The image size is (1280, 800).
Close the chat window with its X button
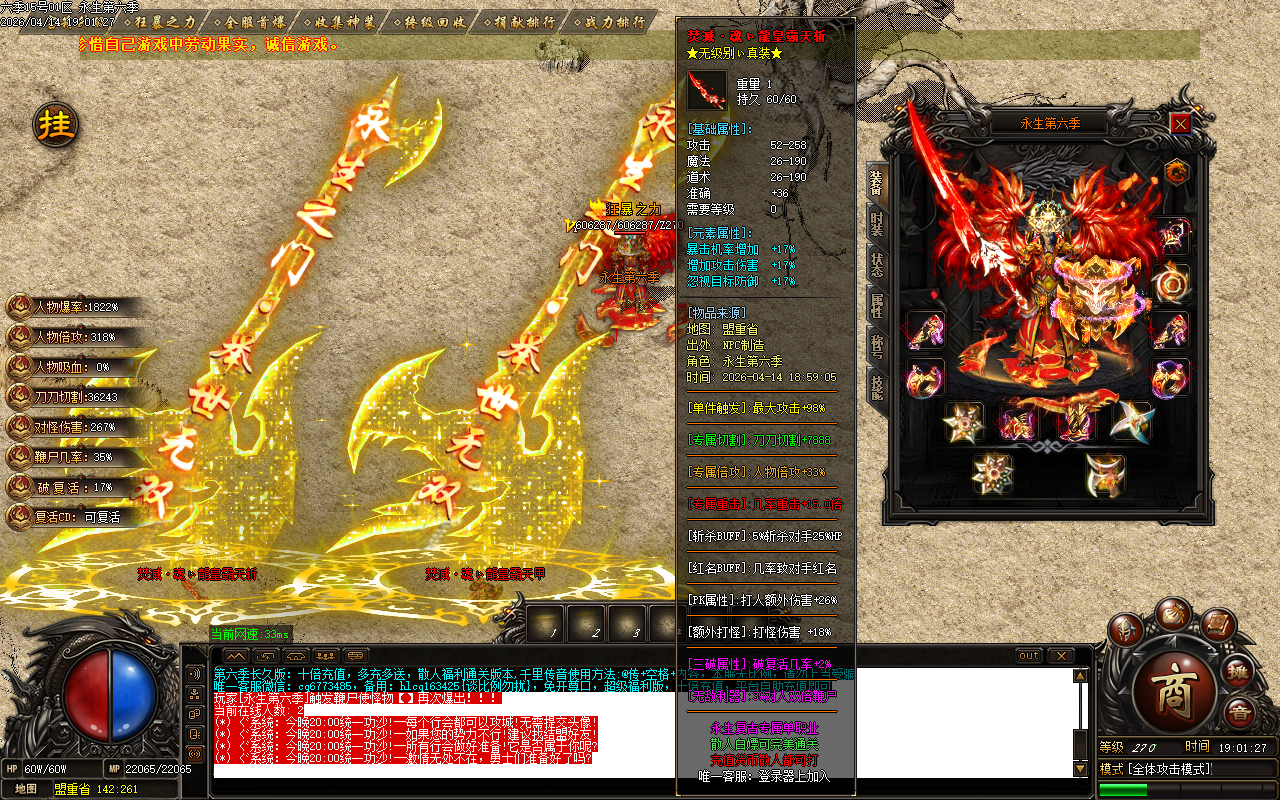click(x=1060, y=656)
